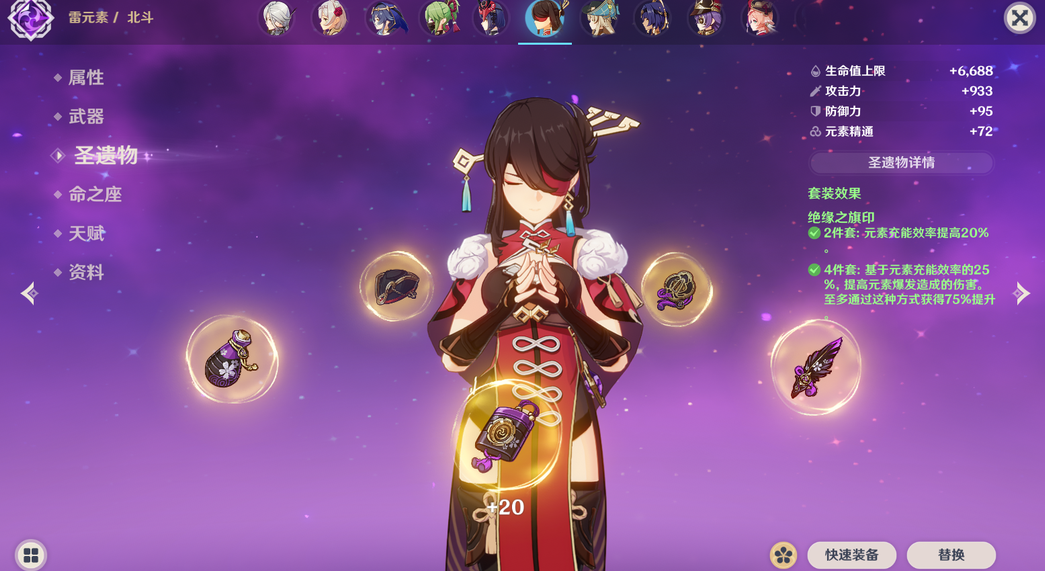
Task: Switch to the next character with right arrow
Action: (1021, 293)
